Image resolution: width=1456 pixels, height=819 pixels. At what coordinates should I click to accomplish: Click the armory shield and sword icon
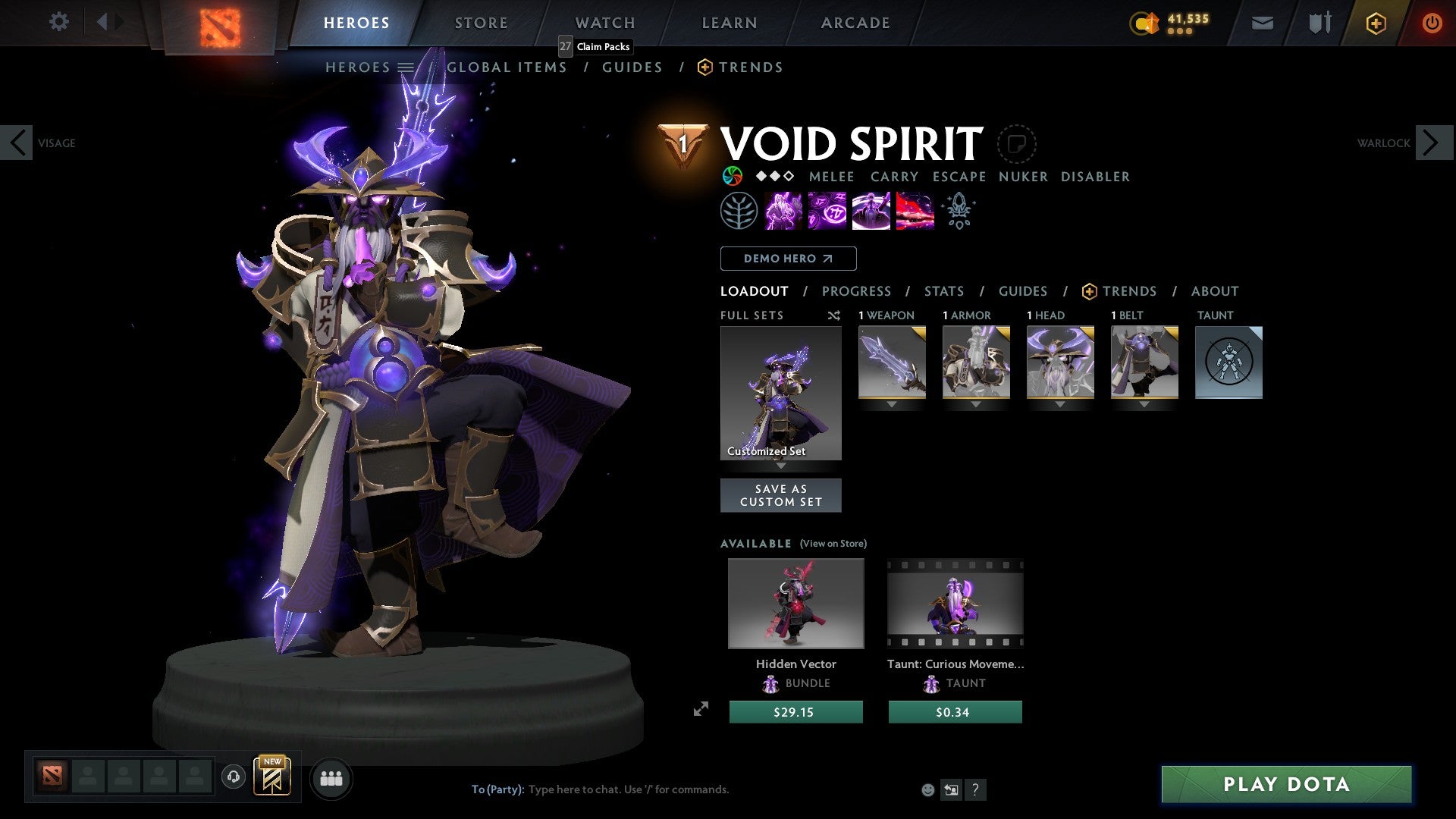[x=1319, y=23]
